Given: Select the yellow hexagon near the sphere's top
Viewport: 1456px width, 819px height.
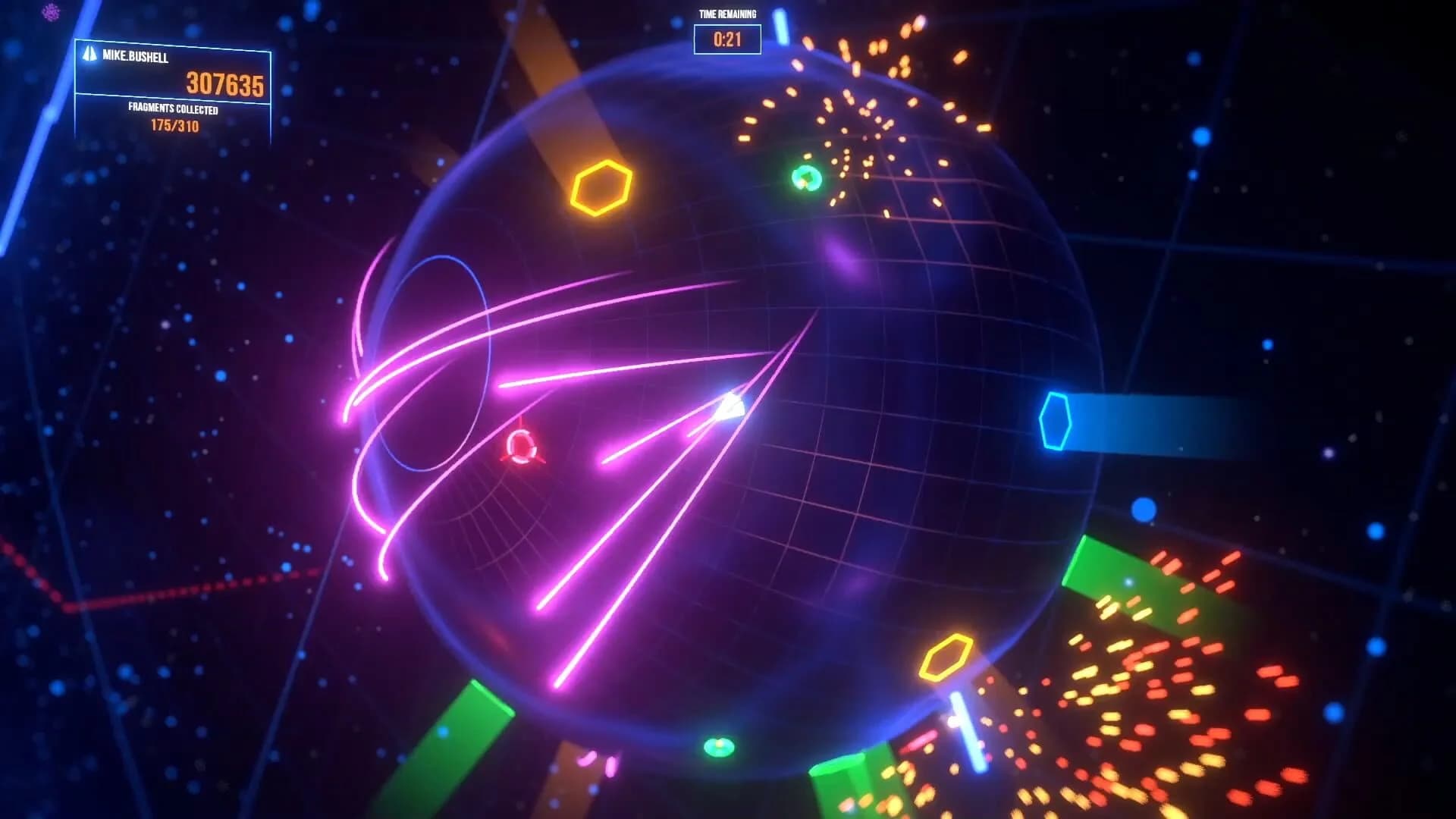Looking at the screenshot, I should pos(603,187).
